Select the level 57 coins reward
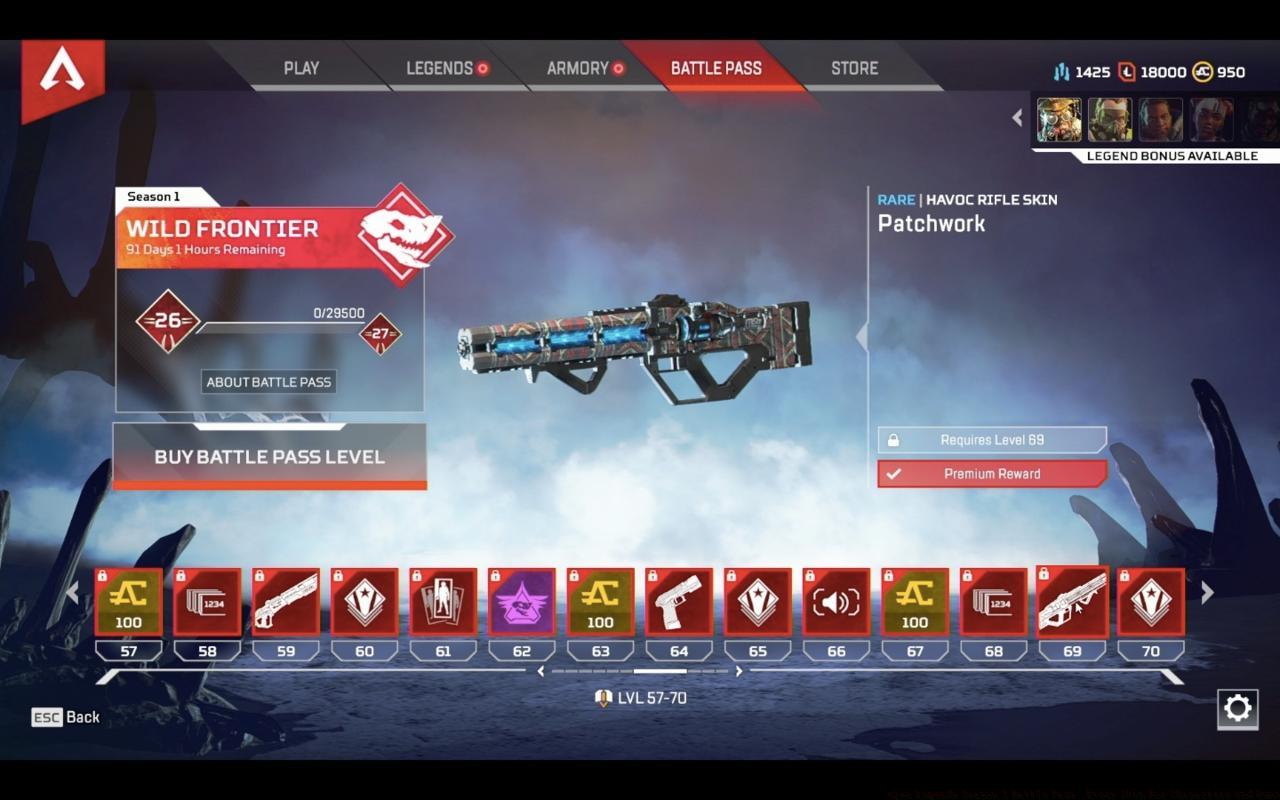1280x800 pixels. [128, 602]
